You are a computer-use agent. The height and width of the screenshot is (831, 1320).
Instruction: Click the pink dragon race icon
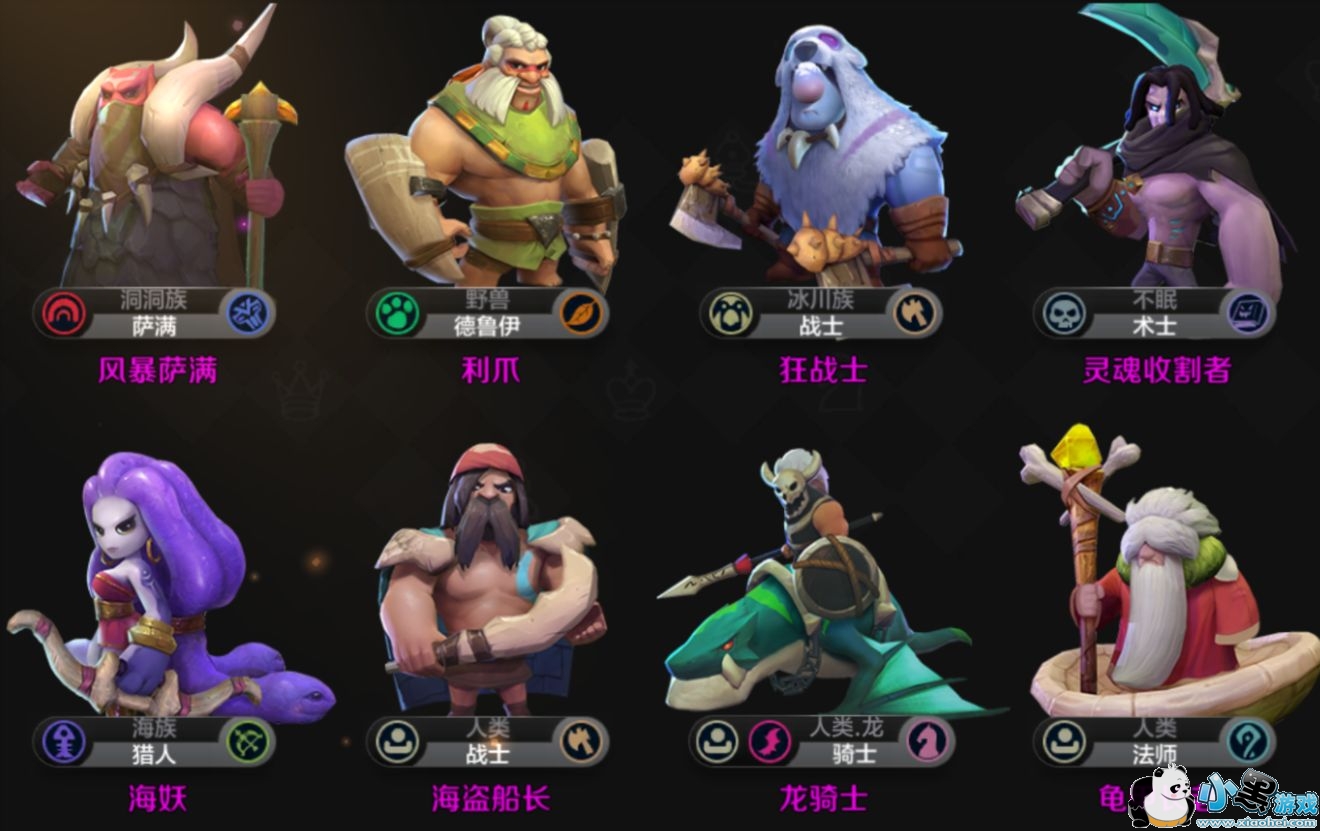pyautogui.click(x=768, y=742)
